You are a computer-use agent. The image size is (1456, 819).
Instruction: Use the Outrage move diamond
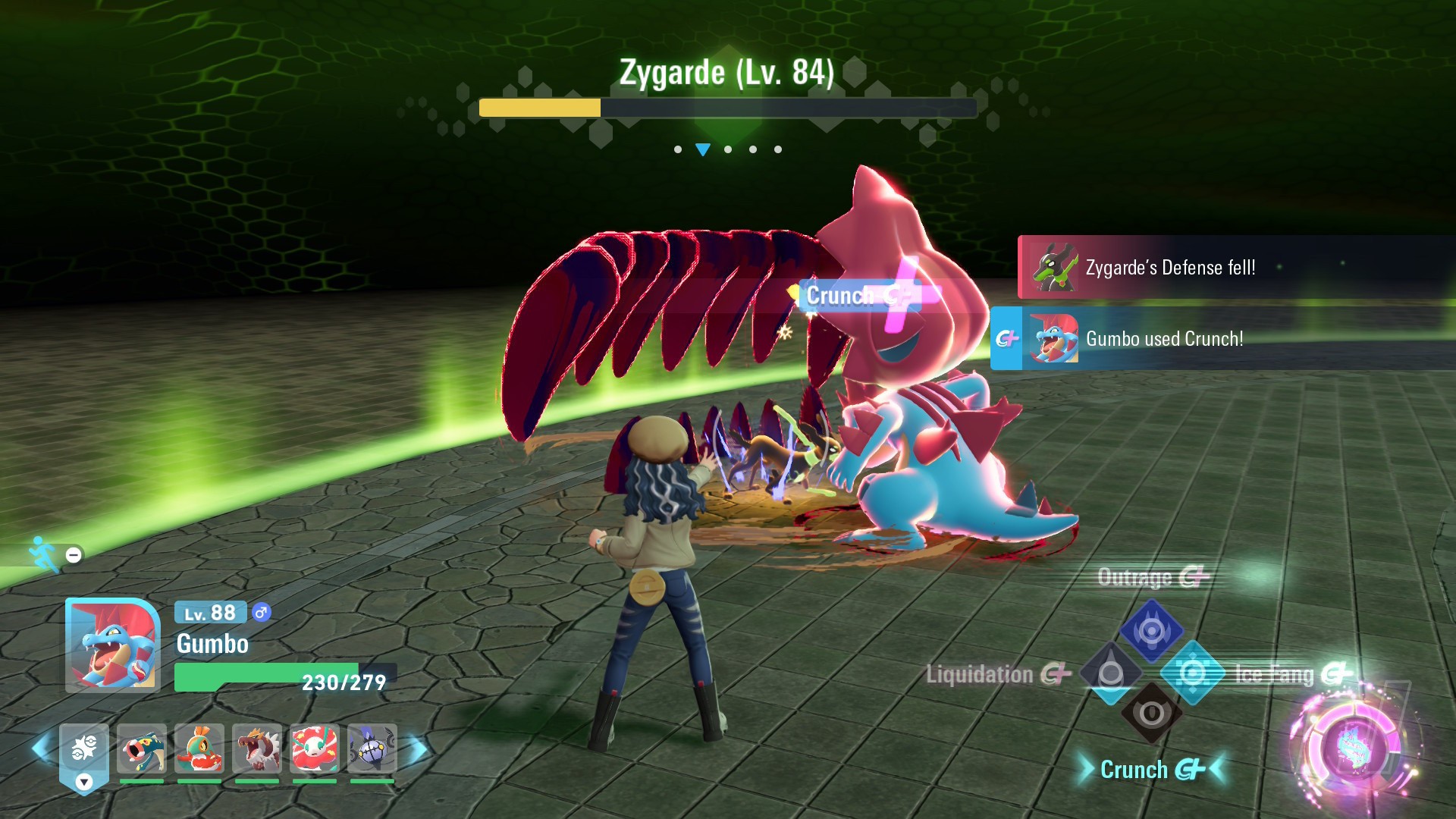coord(1151,630)
